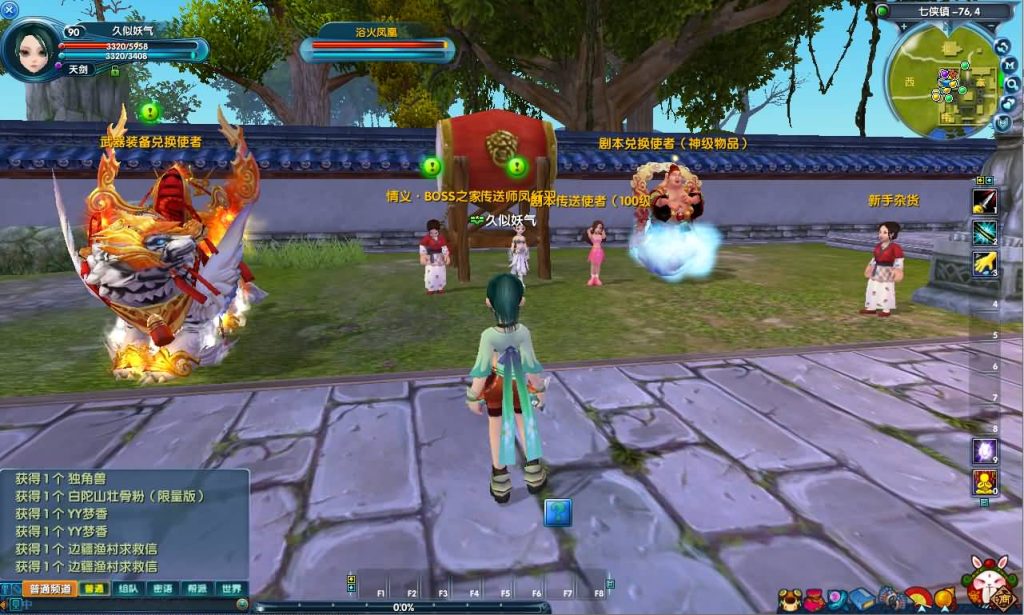This screenshot has height=615, width=1024.
Task: Activate the purple orb skill slot
Action: (x=984, y=451)
